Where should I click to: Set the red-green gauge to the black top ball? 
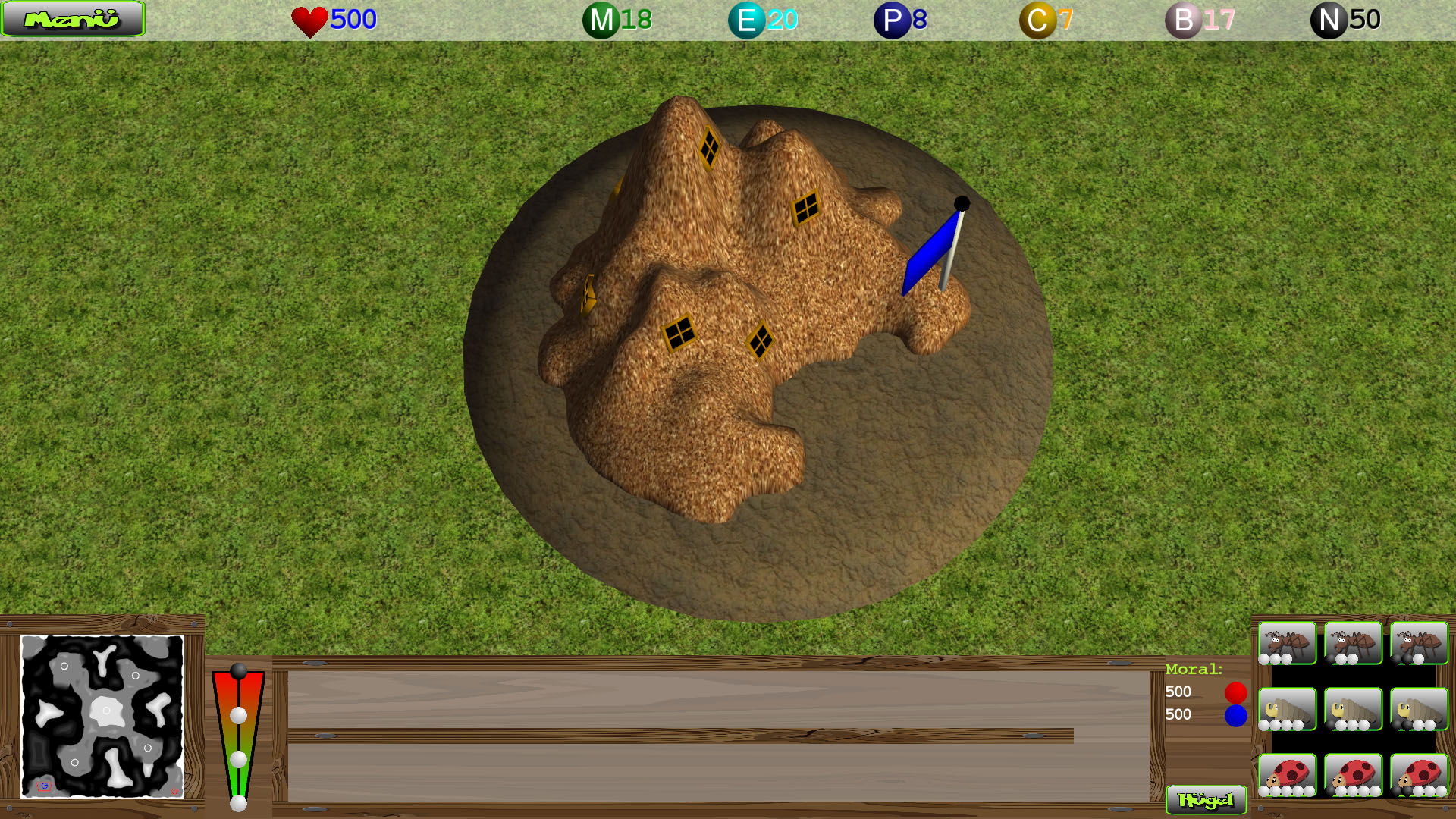coord(239,671)
